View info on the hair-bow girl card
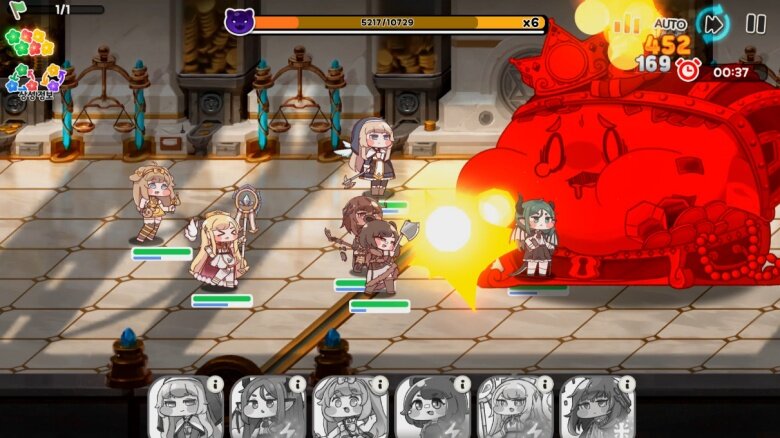 pyautogui.click(x=380, y=384)
